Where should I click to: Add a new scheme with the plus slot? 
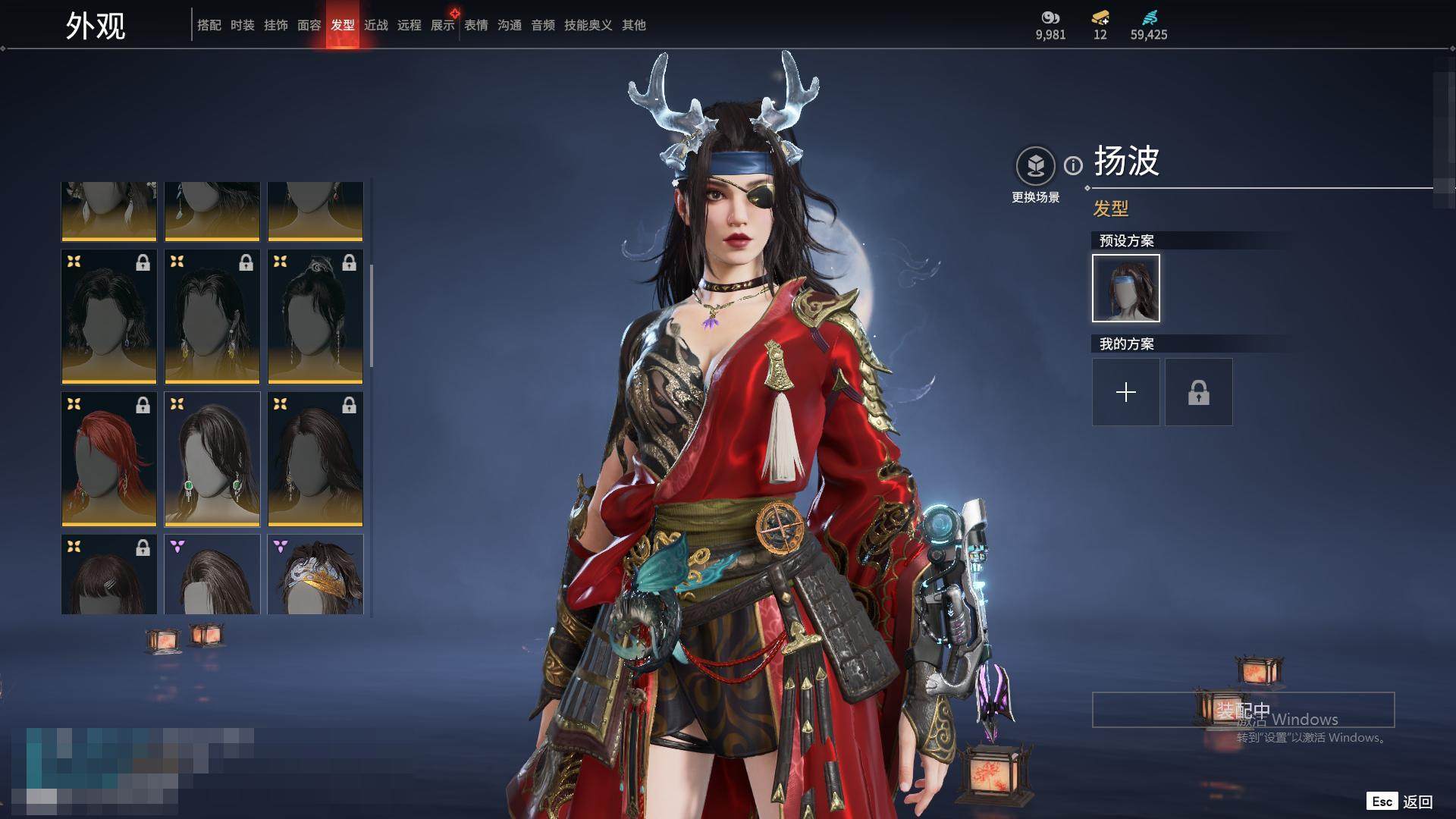coord(1126,392)
